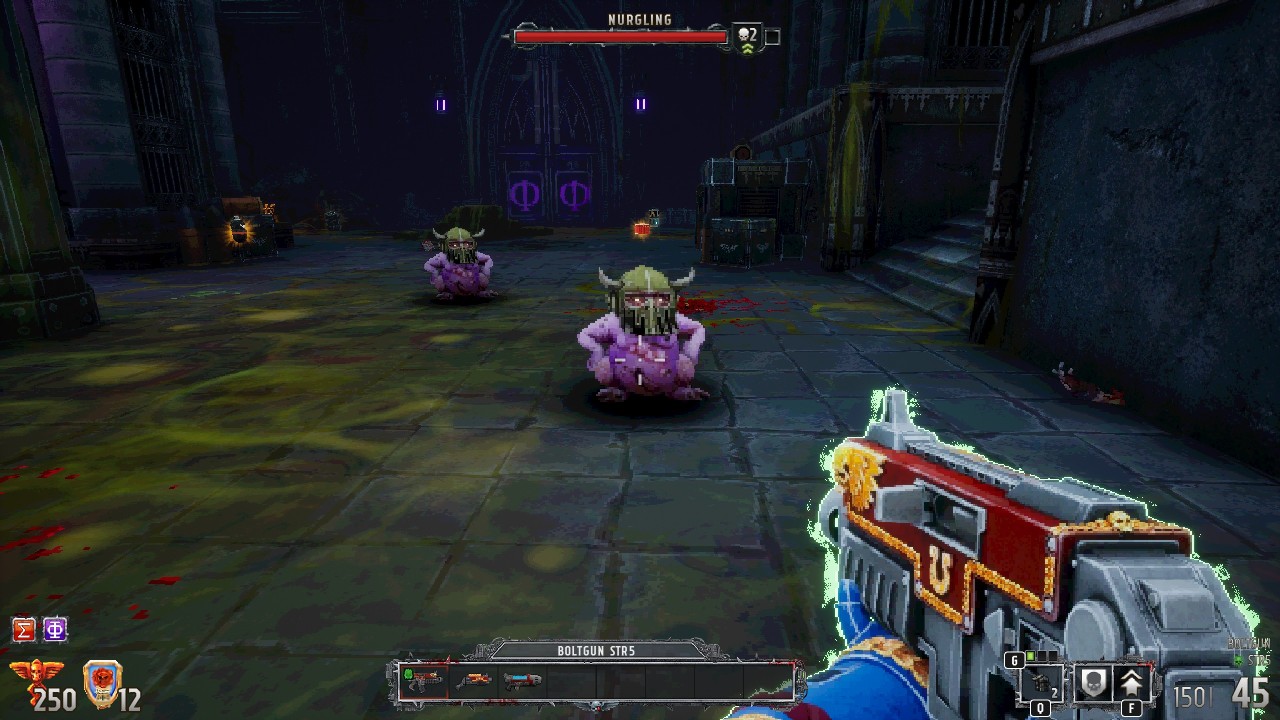Viewport: 1280px width, 720px height.
Task: Click the red Sigma key icon
Action: point(24,629)
